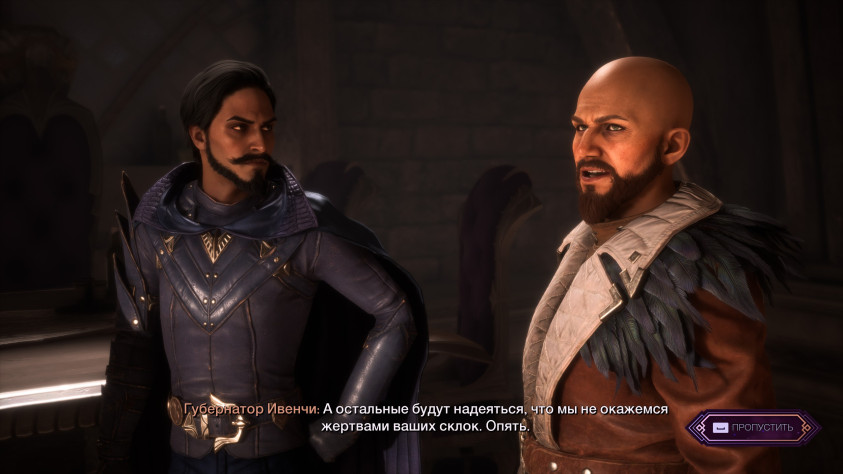
Task: Skip the cutscene with the Пропустить button
Action: (753, 428)
